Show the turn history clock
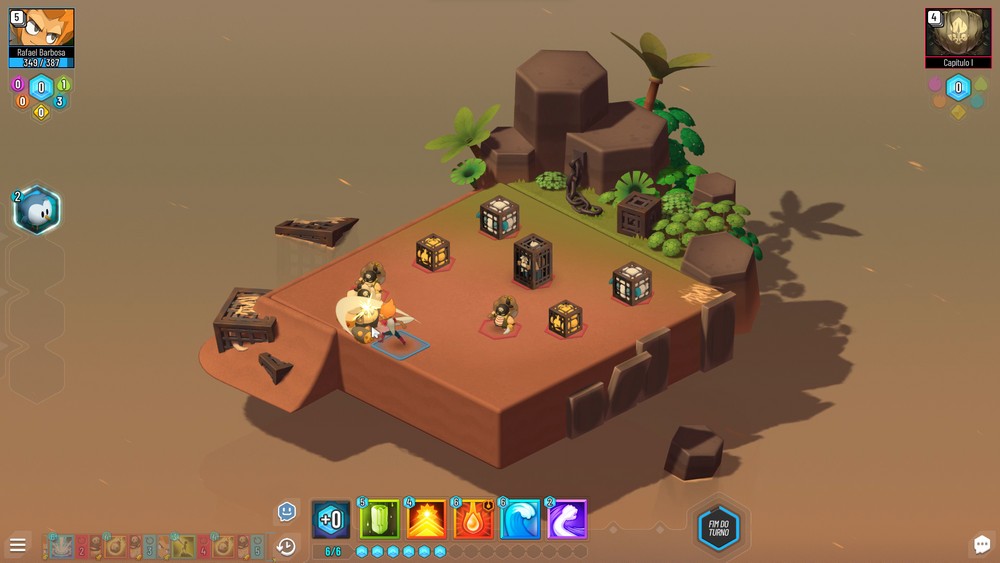This screenshot has height=563, width=1000. (286, 546)
